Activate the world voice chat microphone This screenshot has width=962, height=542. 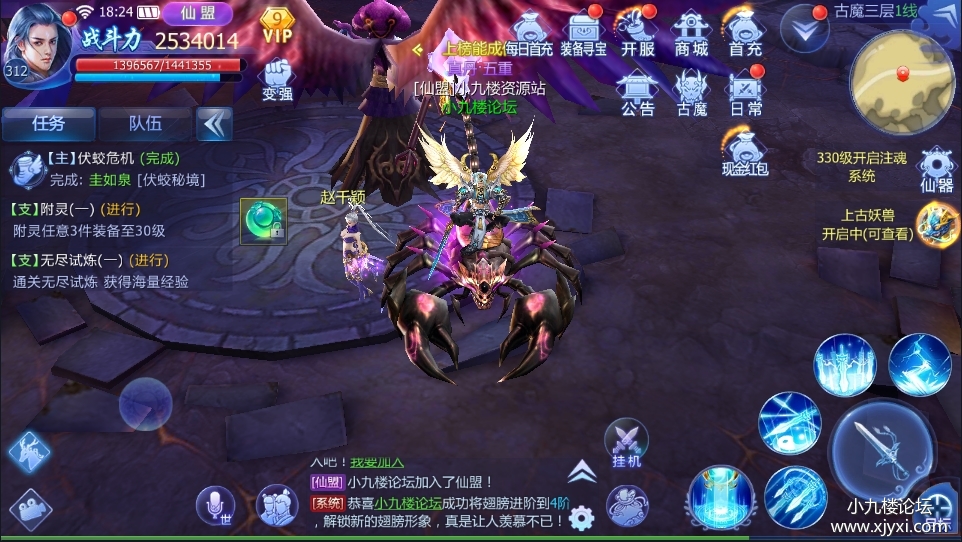point(215,506)
